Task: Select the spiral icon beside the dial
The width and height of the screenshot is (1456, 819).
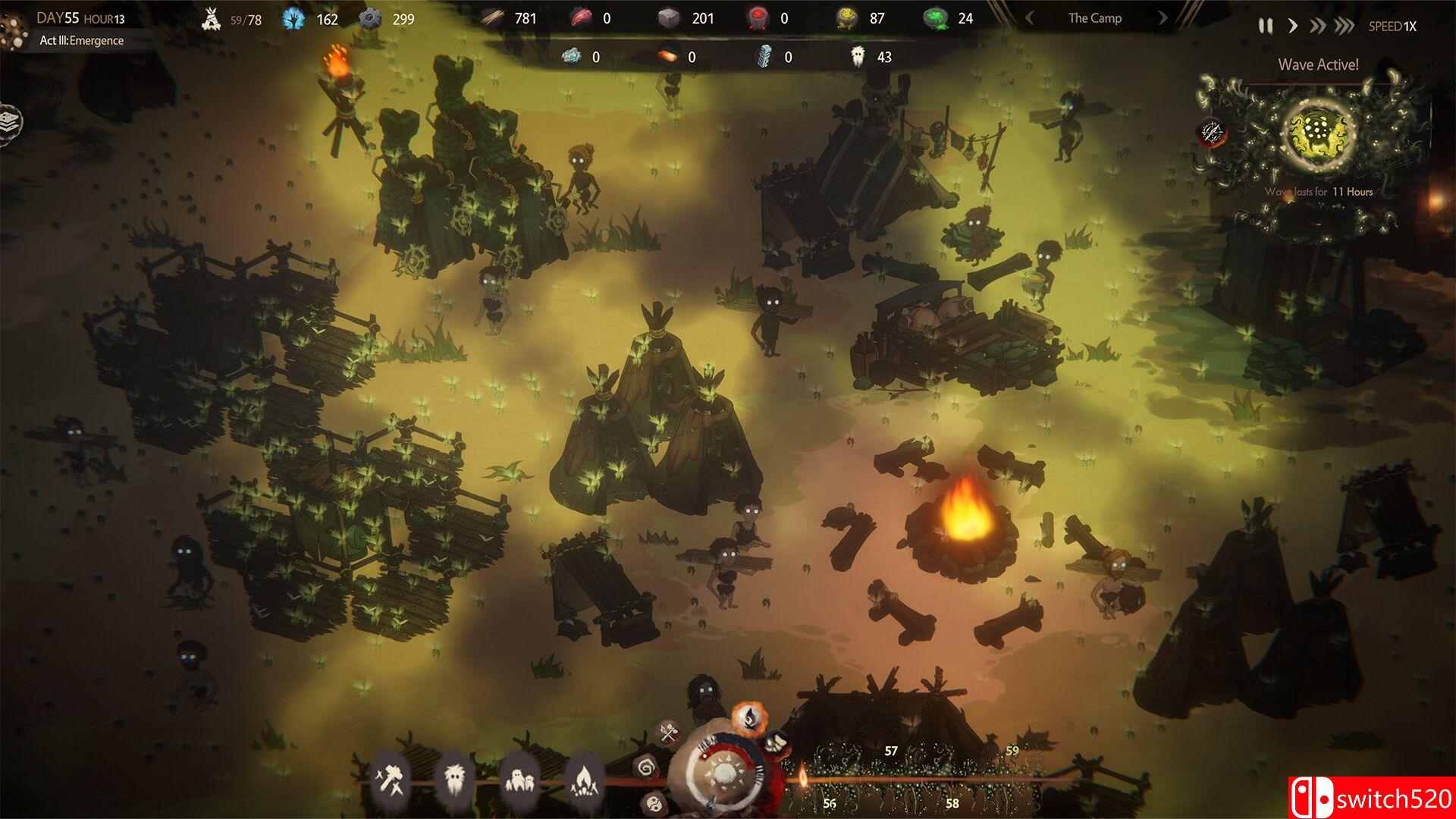Action: [647, 767]
